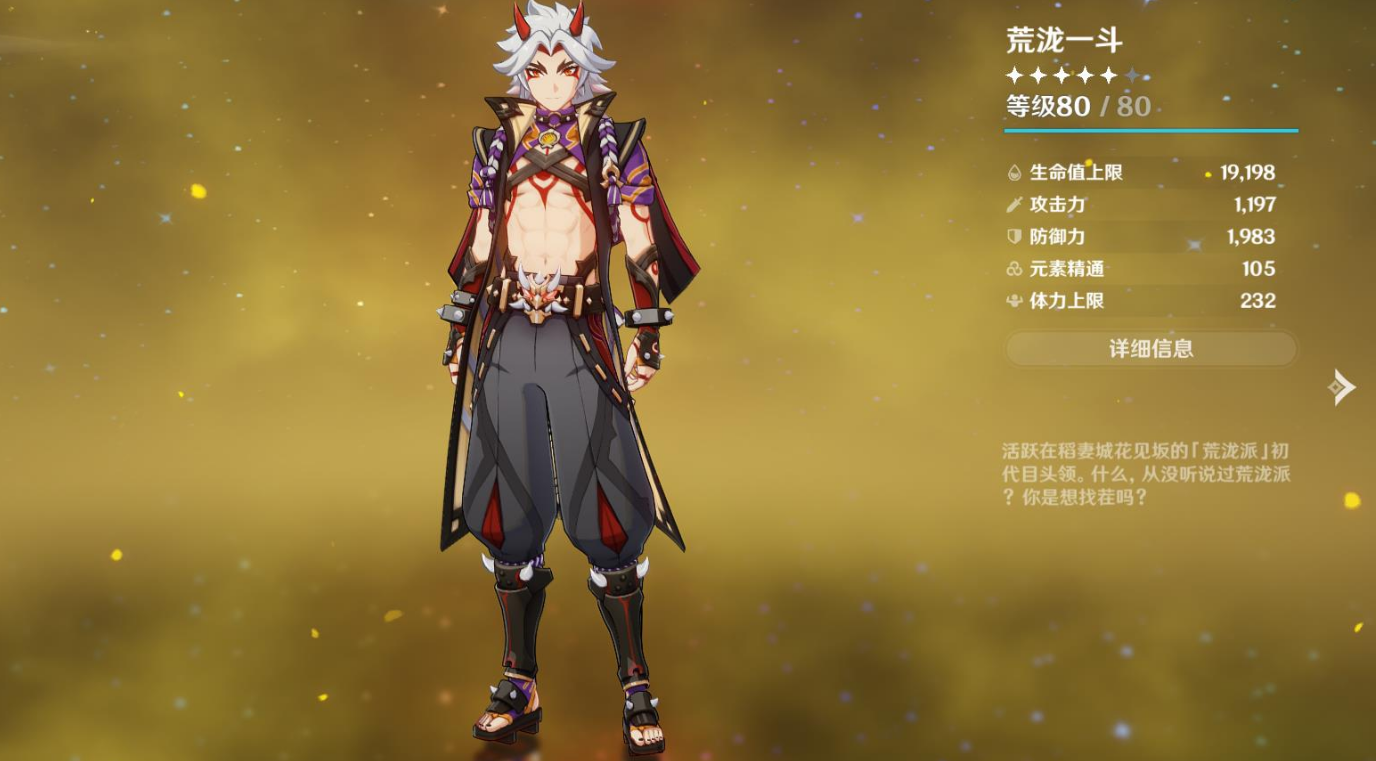Switch to the next character with the right arrow
This screenshot has height=761, width=1376.
pyautogui.click(x=1342, y=387)
